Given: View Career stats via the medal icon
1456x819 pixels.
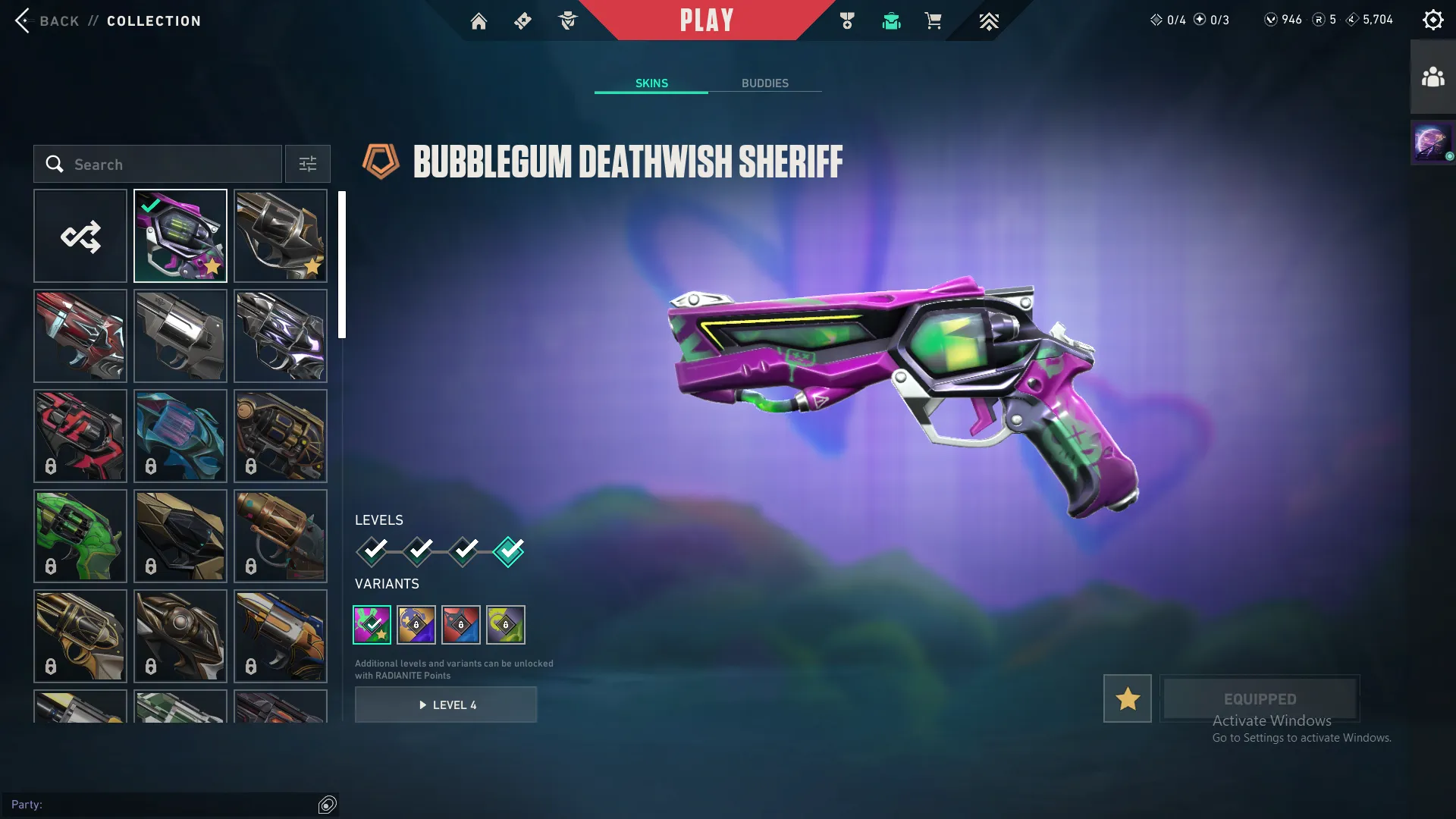Looking at the screenshot, I should pyautogui.click(x=847, y=20).
